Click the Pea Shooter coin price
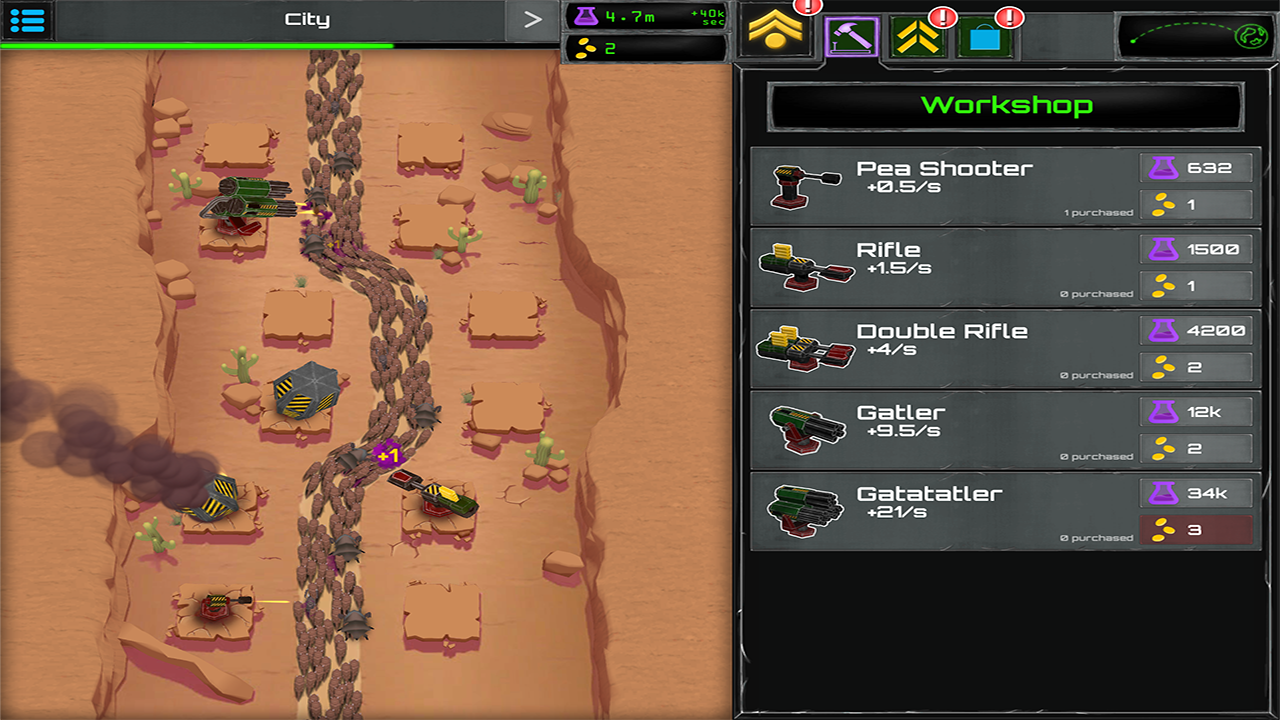This screenshot has width=1280, height=720. coord(1196,204)
